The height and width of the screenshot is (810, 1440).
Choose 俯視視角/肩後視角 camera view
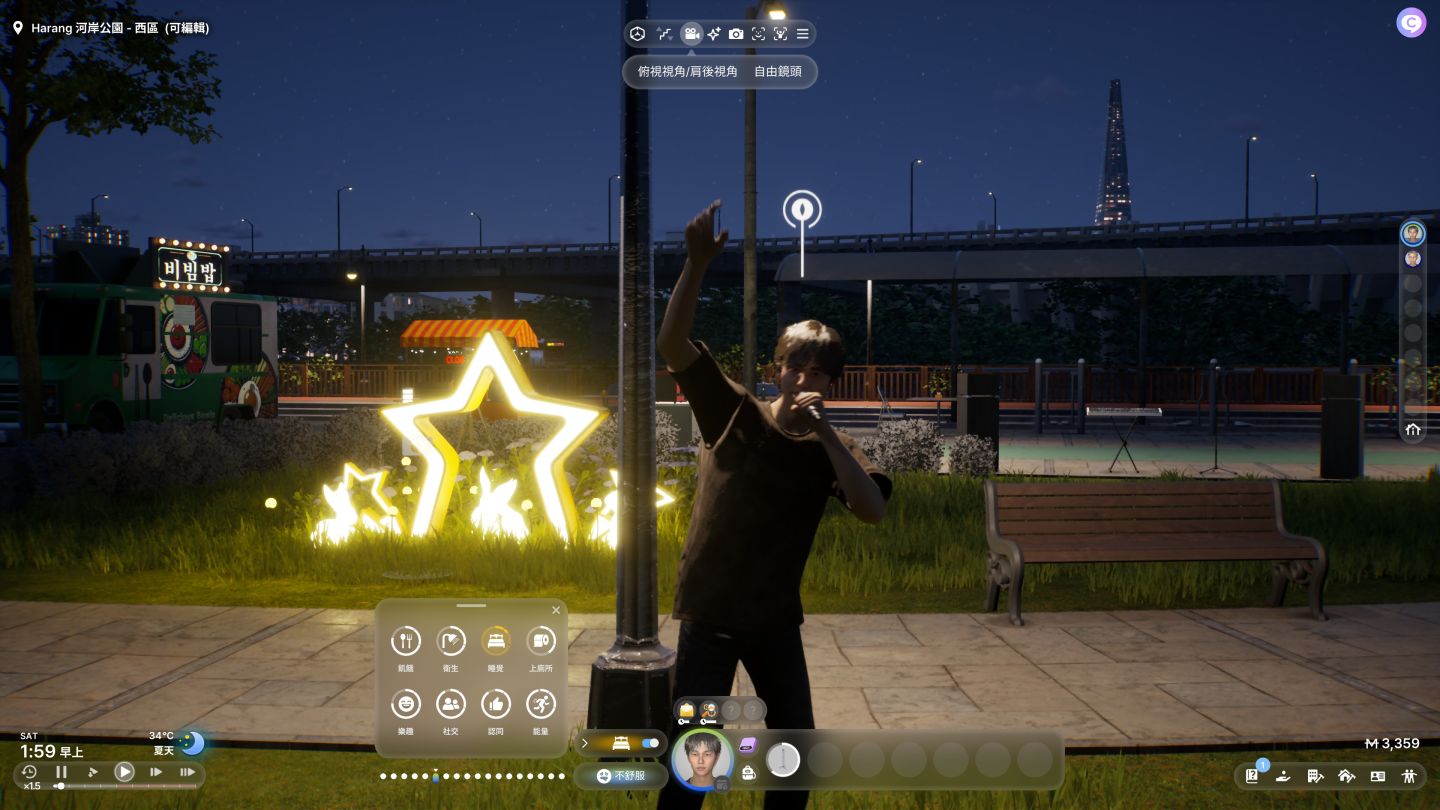point(687,72)
